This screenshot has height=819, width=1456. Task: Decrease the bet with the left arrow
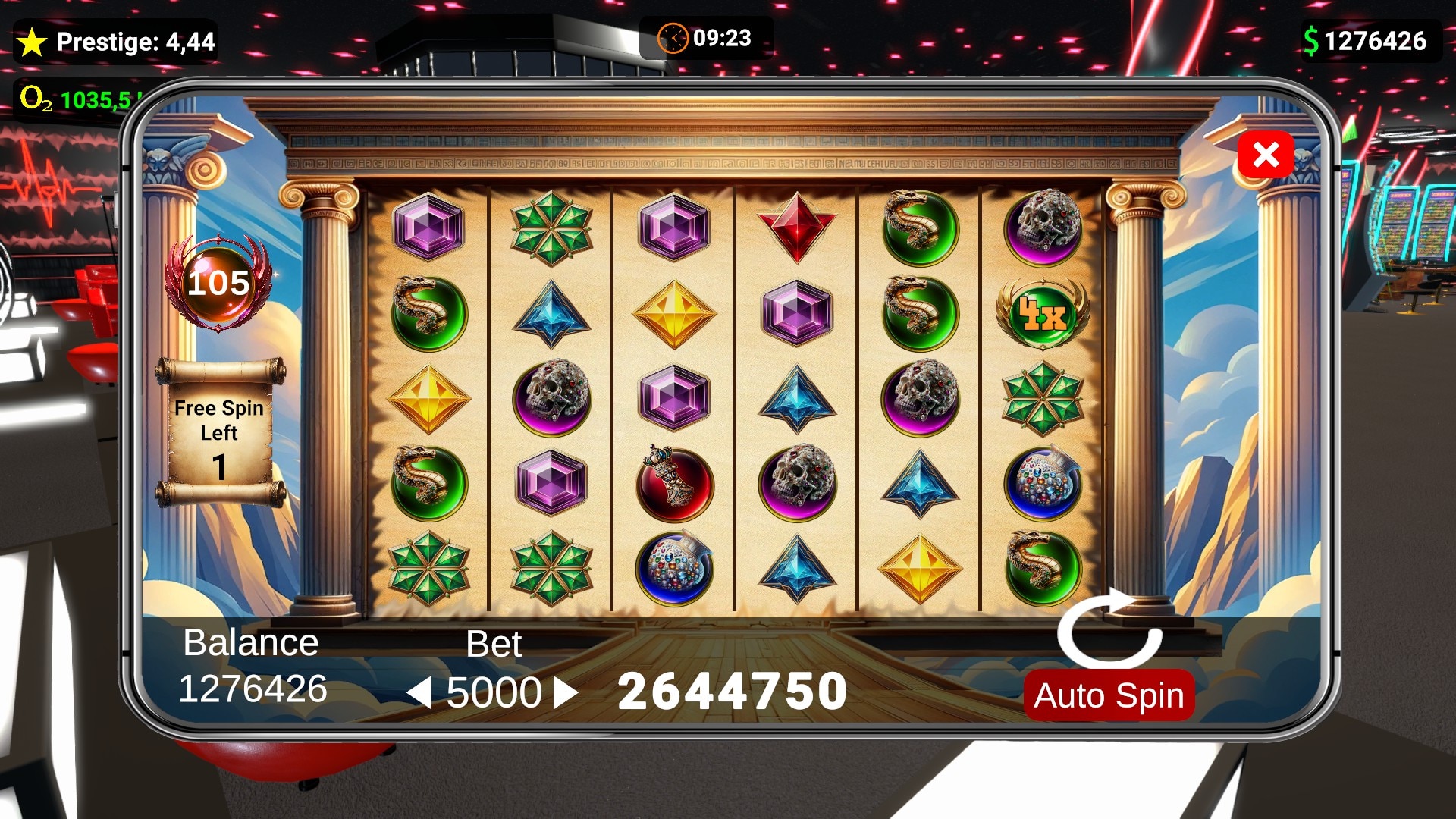(x=419, y=692)
